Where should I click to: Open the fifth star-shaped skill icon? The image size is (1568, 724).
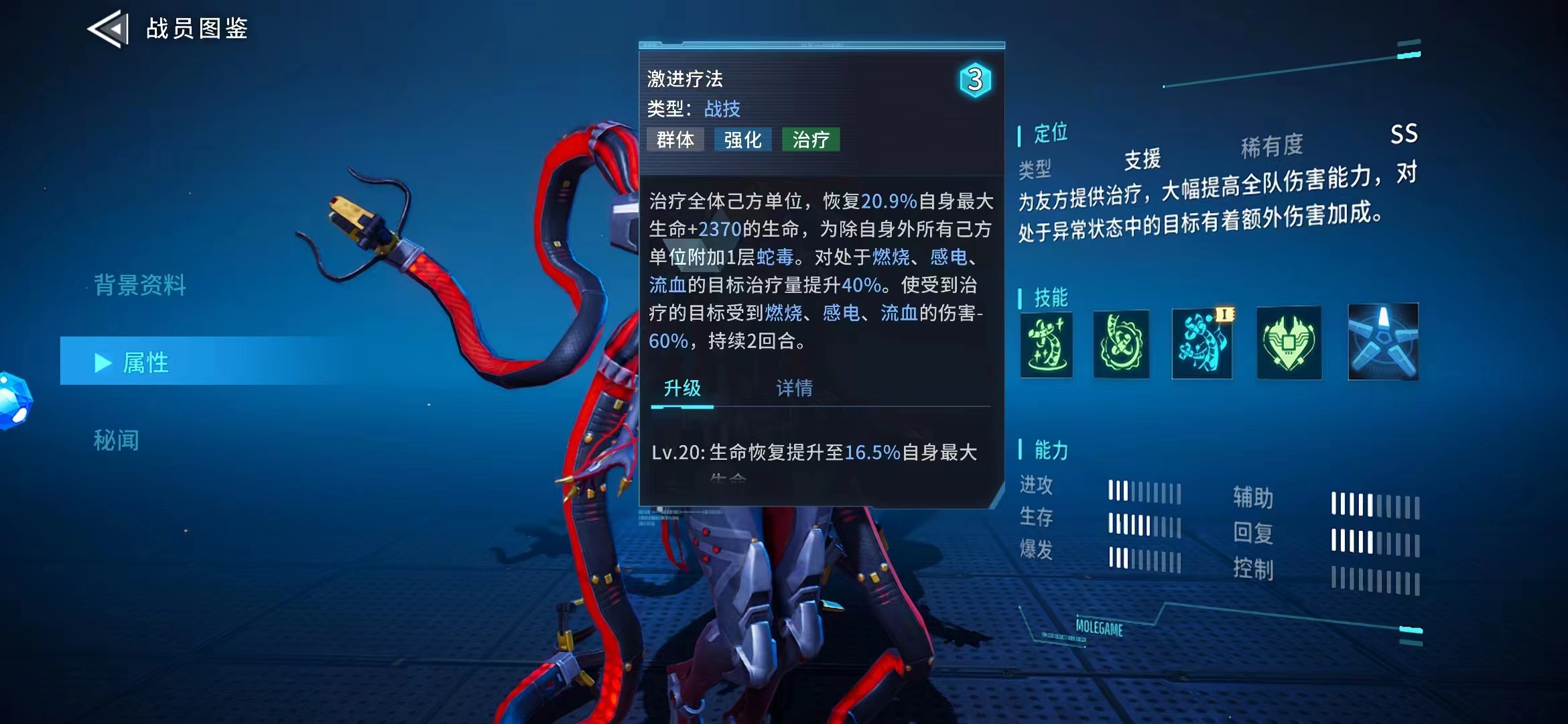1382,343
